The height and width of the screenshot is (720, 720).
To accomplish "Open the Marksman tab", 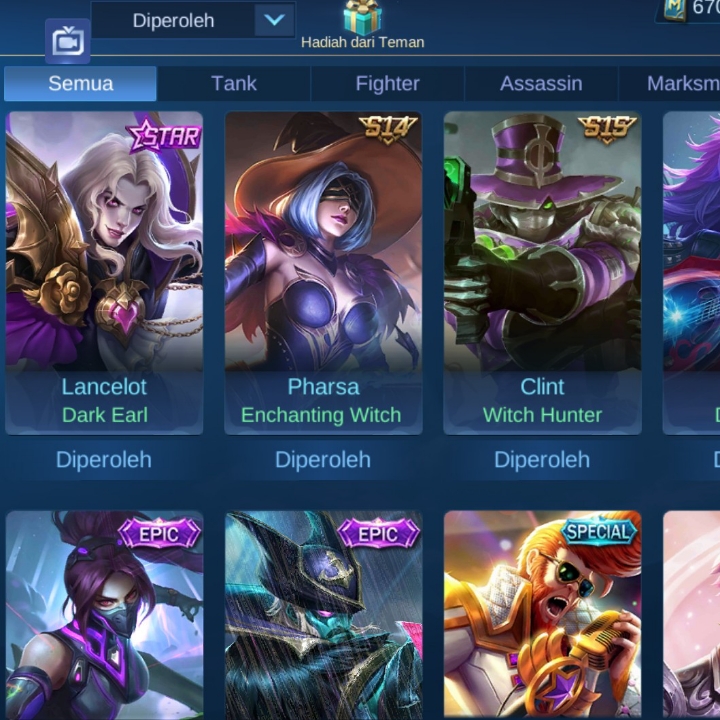I will [682, 84].
